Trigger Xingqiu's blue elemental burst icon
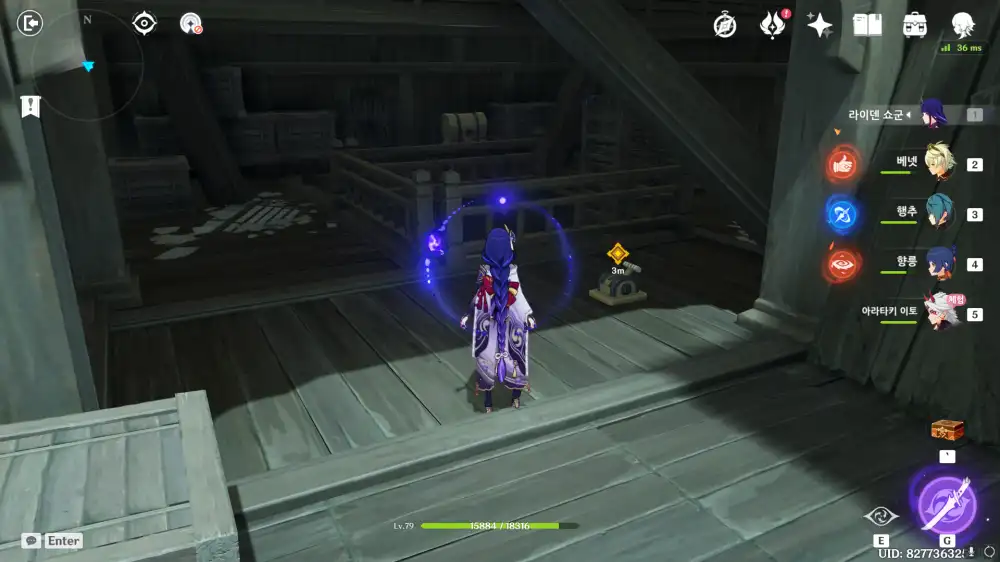 coord(843,214)
